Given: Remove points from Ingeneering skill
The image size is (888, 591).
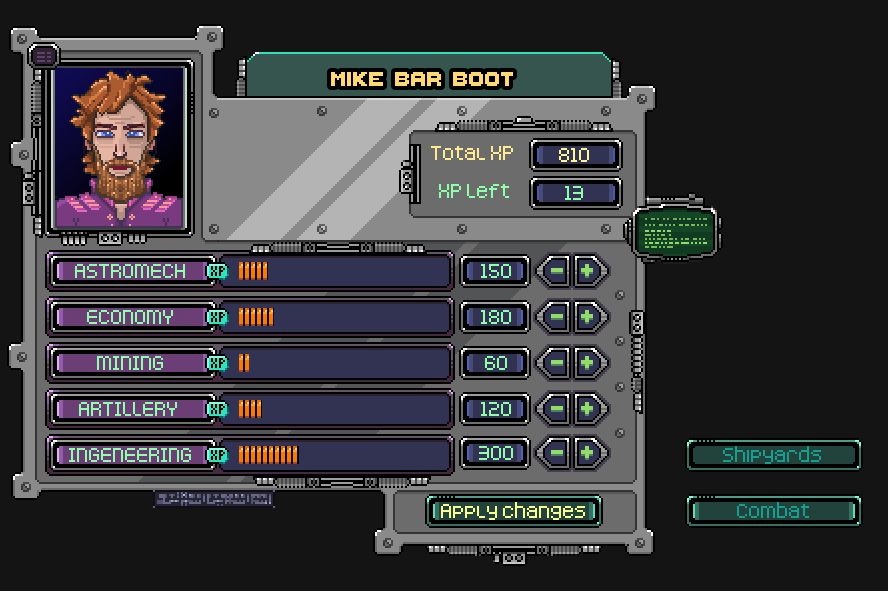Looking at the screenshot, I should point(556,455).
